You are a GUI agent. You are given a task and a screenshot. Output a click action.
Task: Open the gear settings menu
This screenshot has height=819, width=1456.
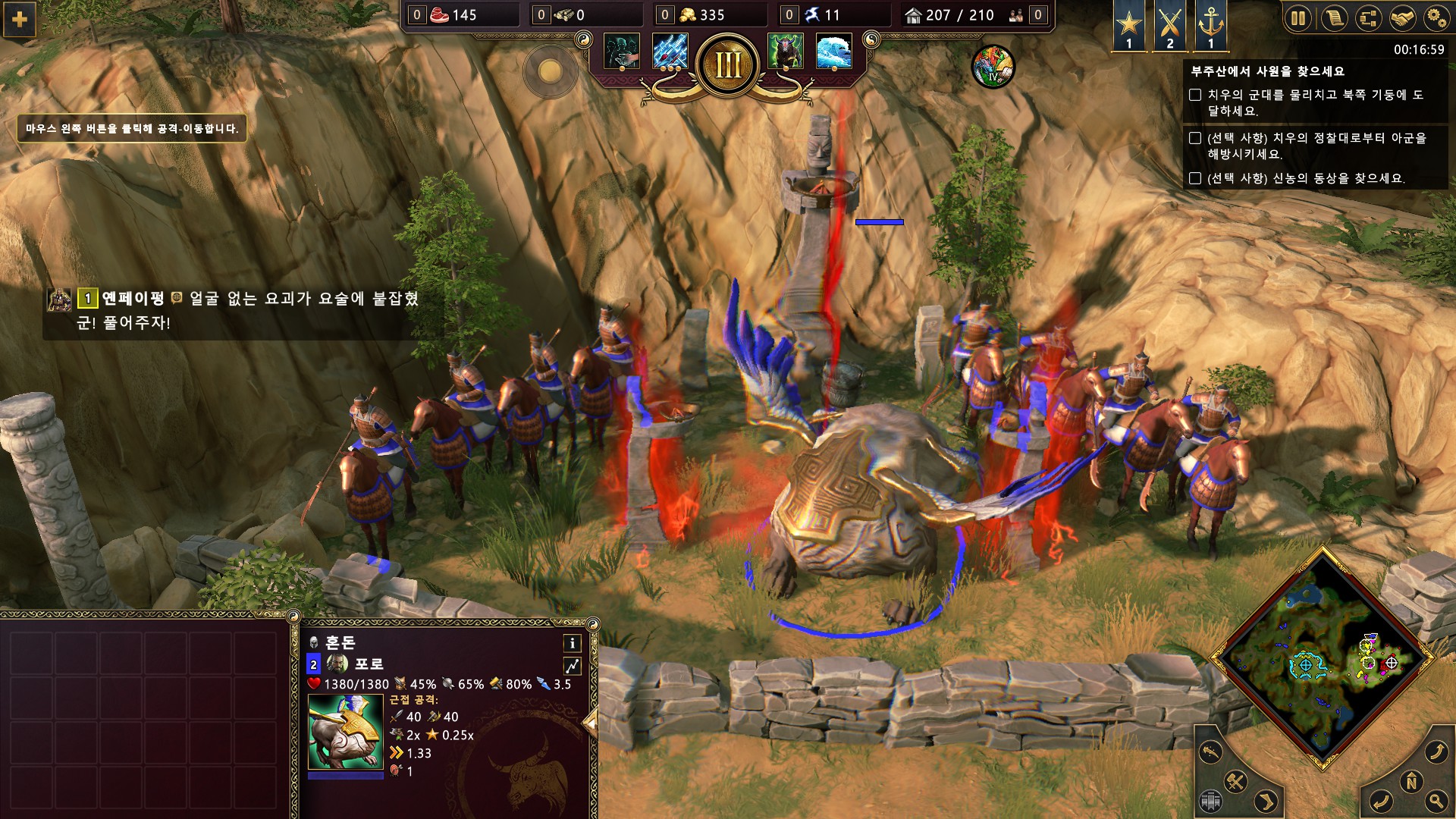pos(1436,18)
